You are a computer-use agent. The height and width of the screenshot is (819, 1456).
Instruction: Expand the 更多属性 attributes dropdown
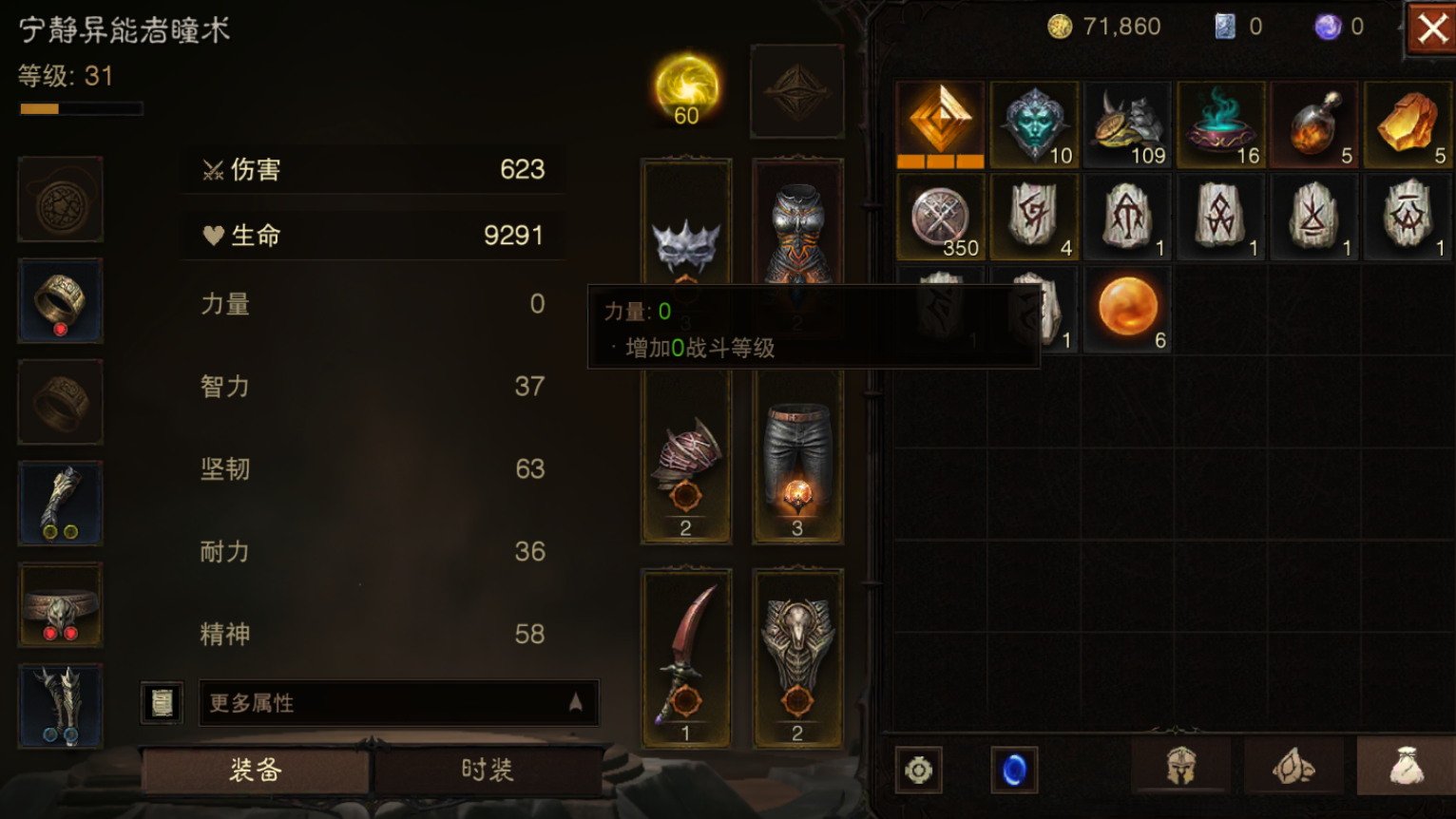pyautogui.click(x=398, y=703)
